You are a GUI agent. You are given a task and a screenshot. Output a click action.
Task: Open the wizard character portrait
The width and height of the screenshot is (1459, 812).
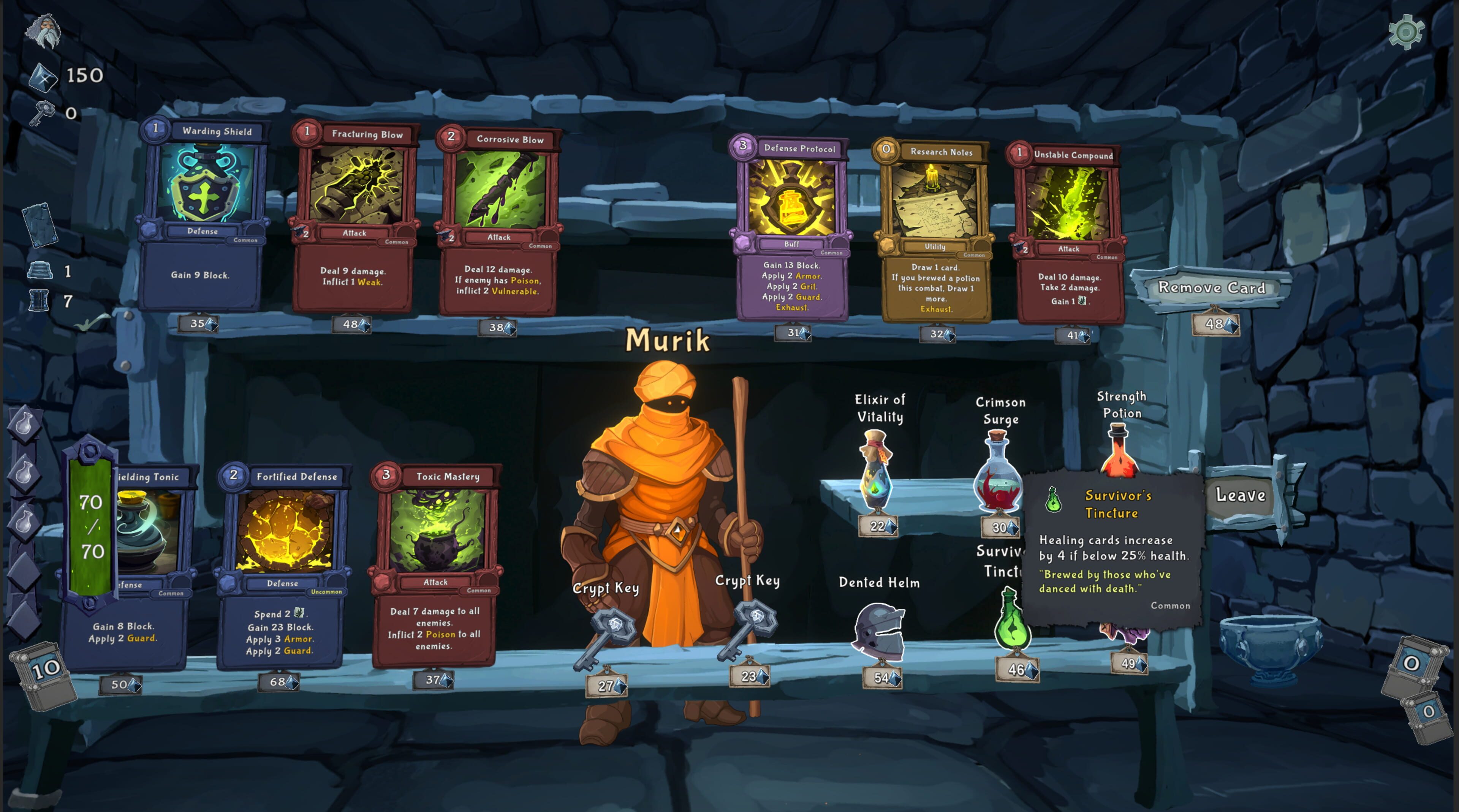[x=43, y=32]
